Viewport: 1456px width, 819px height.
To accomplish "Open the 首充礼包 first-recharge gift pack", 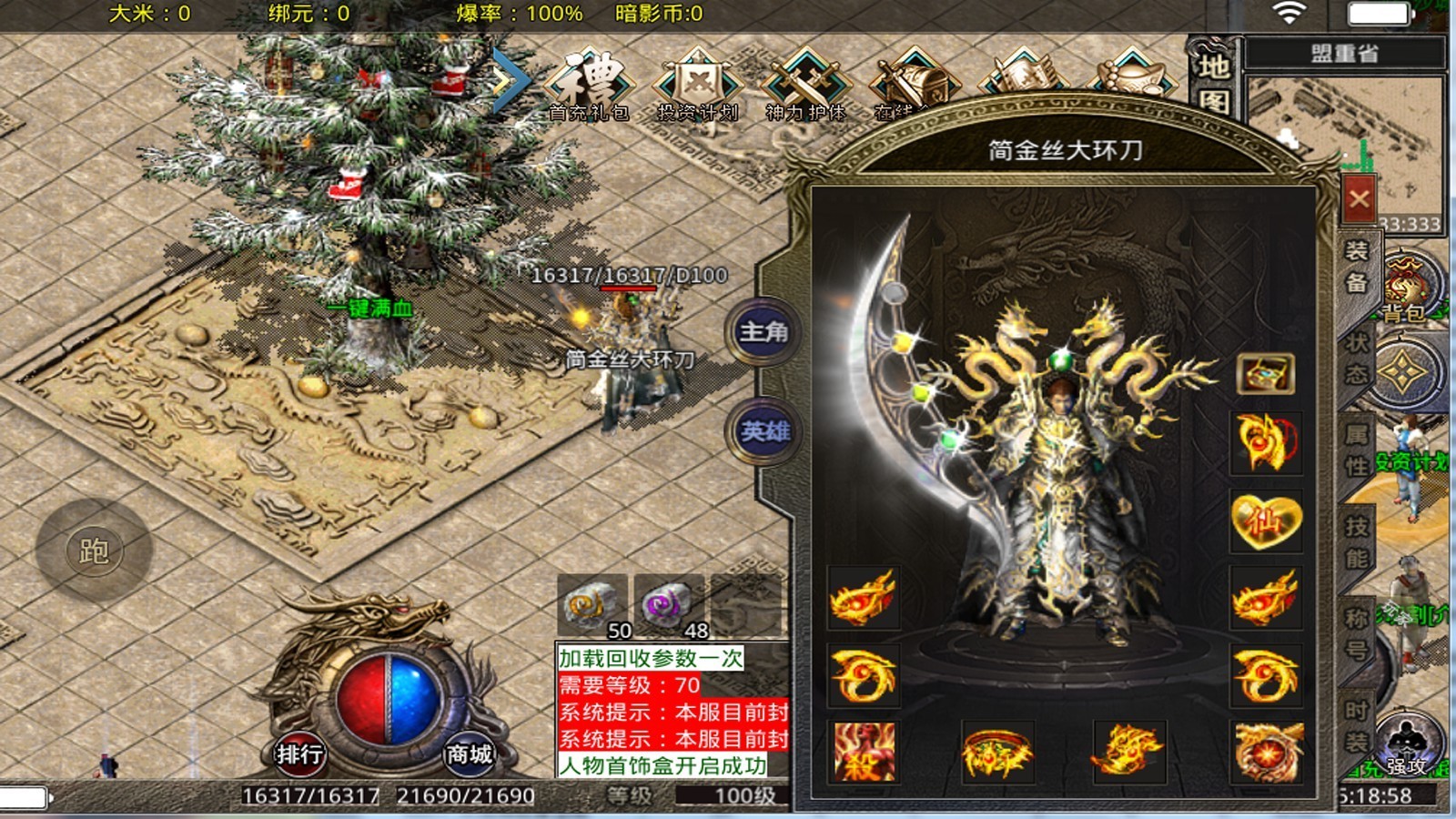I will tap(589, 85).
